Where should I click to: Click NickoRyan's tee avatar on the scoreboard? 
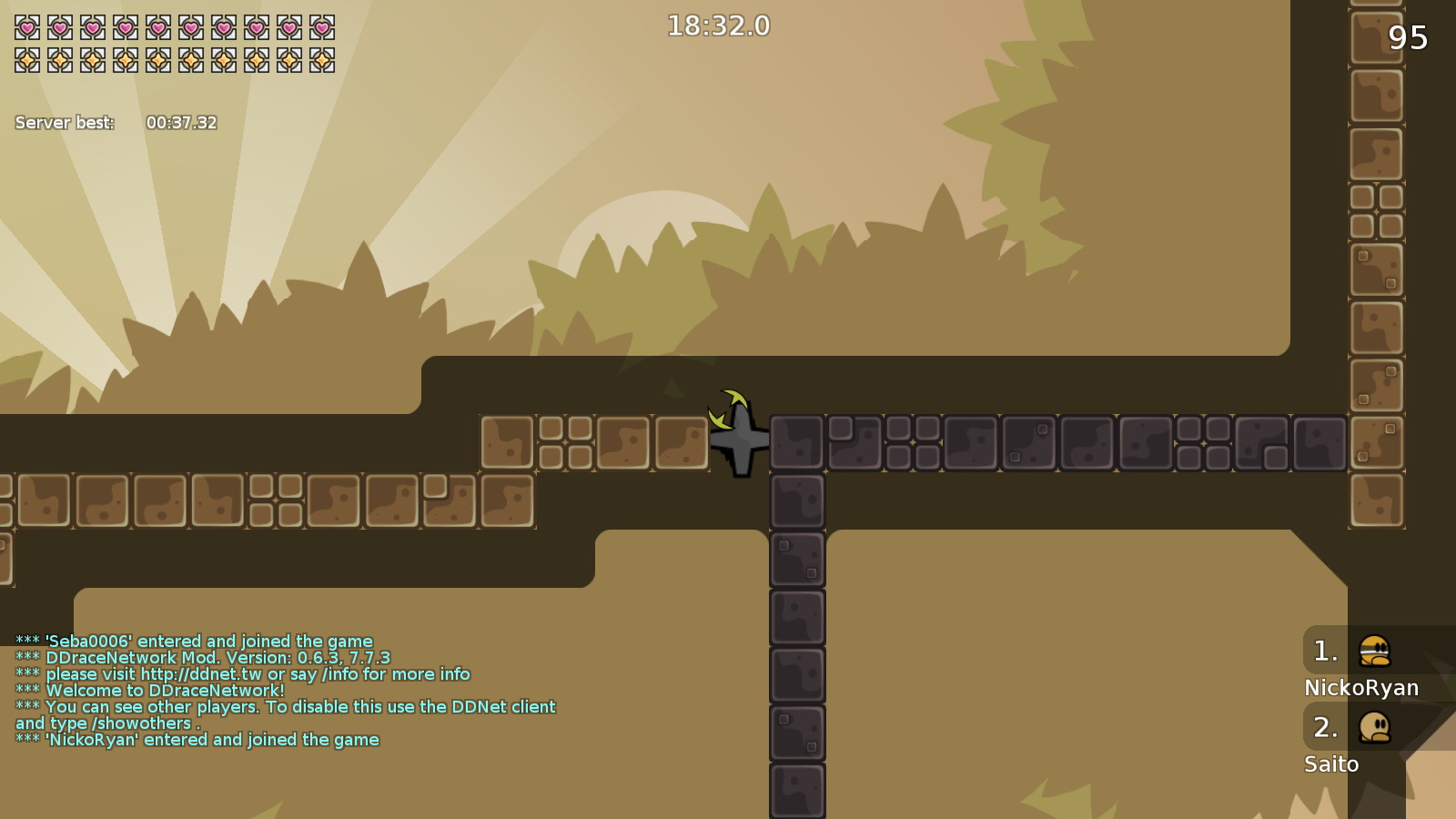coord(1377,651)
